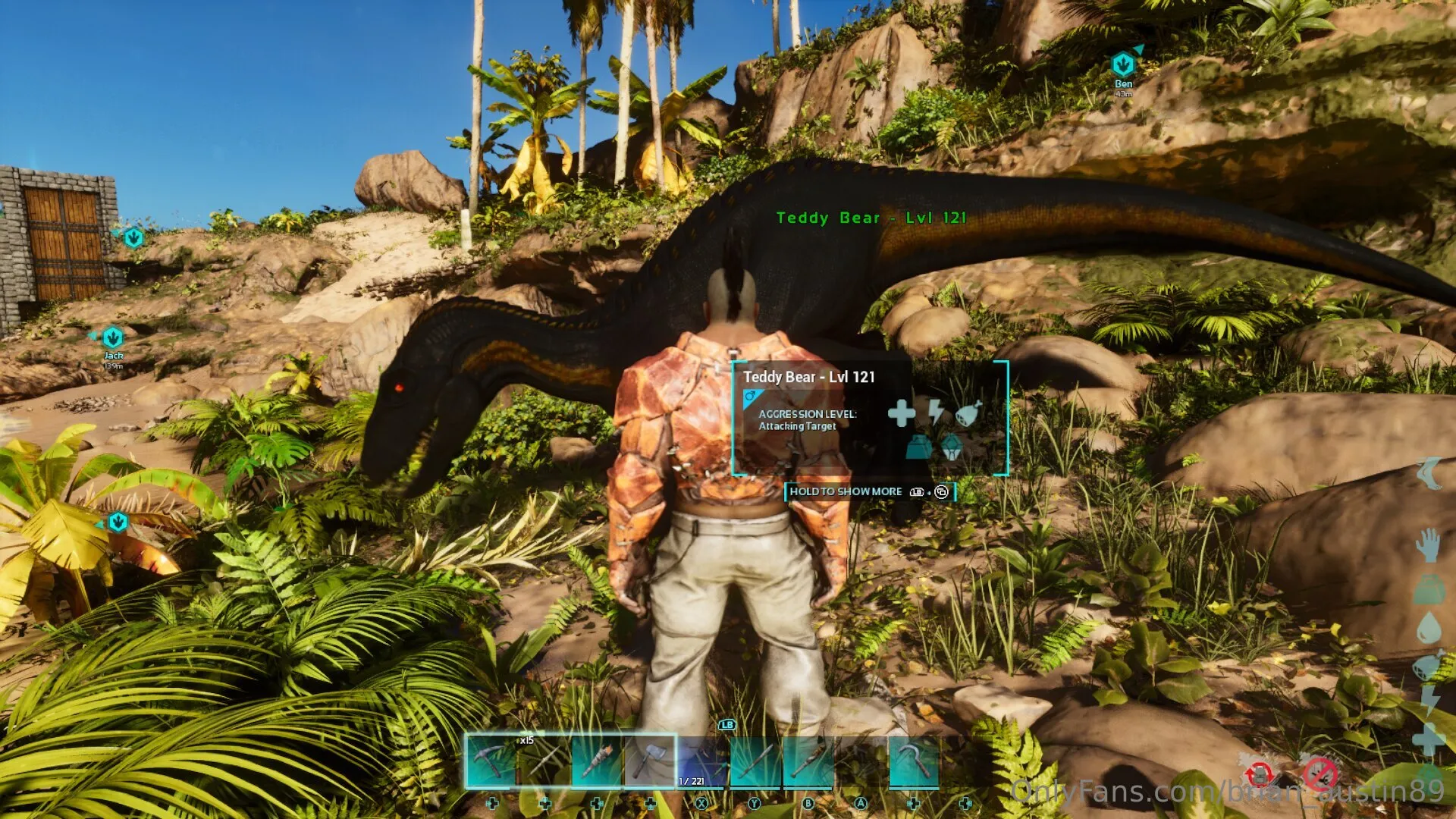Click the red circular-arrow status effect icon
Screen dimensions: 1456x819
tap(1259, 774)
